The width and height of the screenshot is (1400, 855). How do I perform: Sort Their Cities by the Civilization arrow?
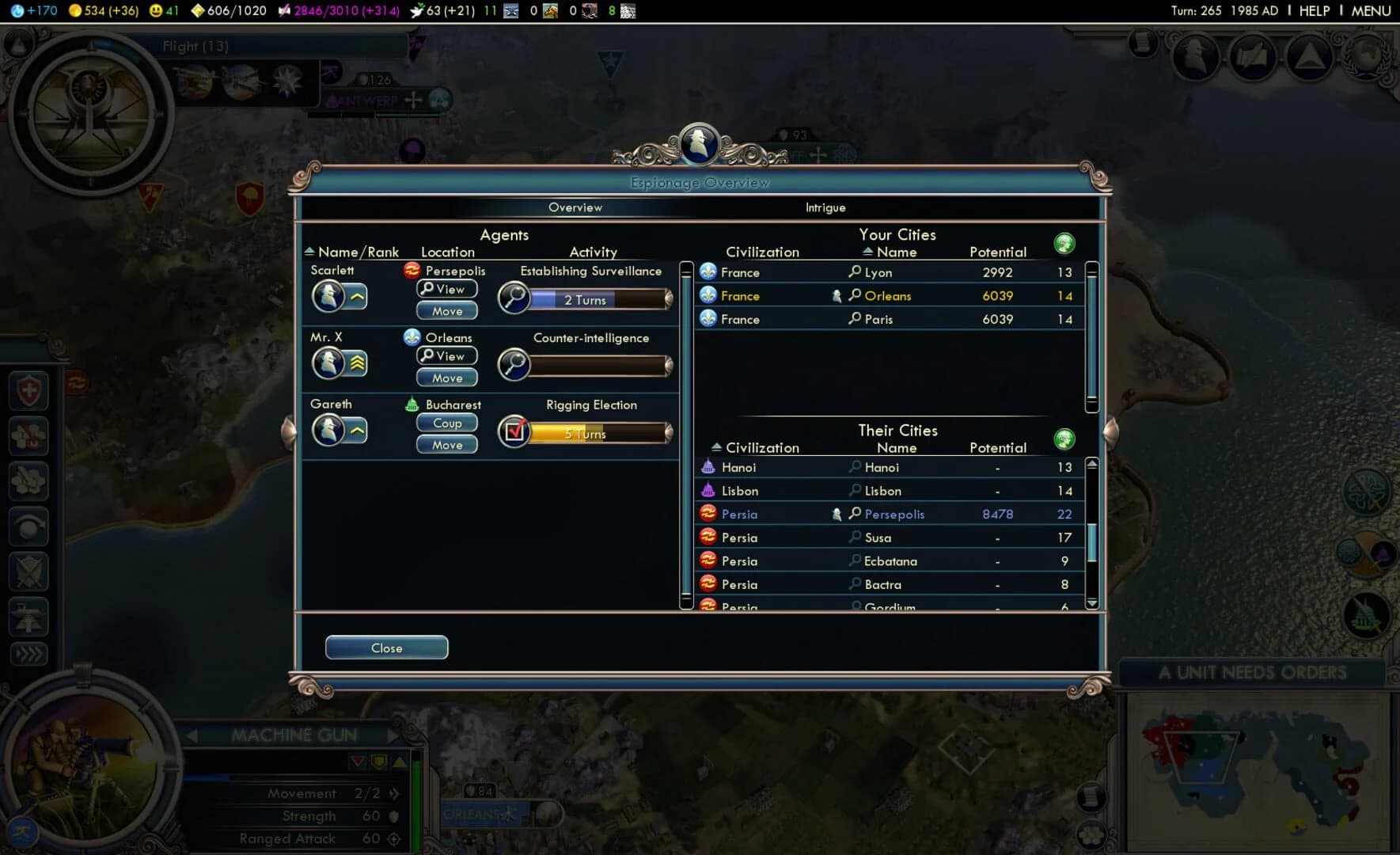pos(716,447)
